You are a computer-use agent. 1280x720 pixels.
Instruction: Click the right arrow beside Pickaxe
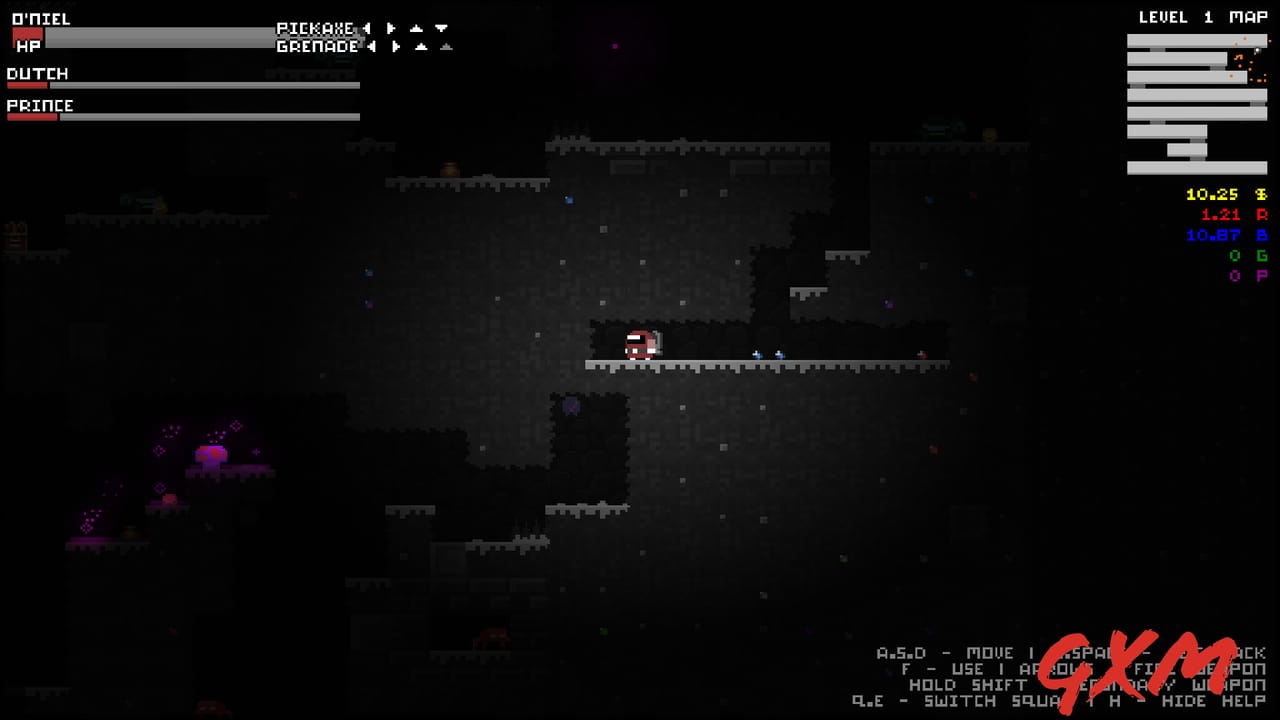click(x=390, y=28)
